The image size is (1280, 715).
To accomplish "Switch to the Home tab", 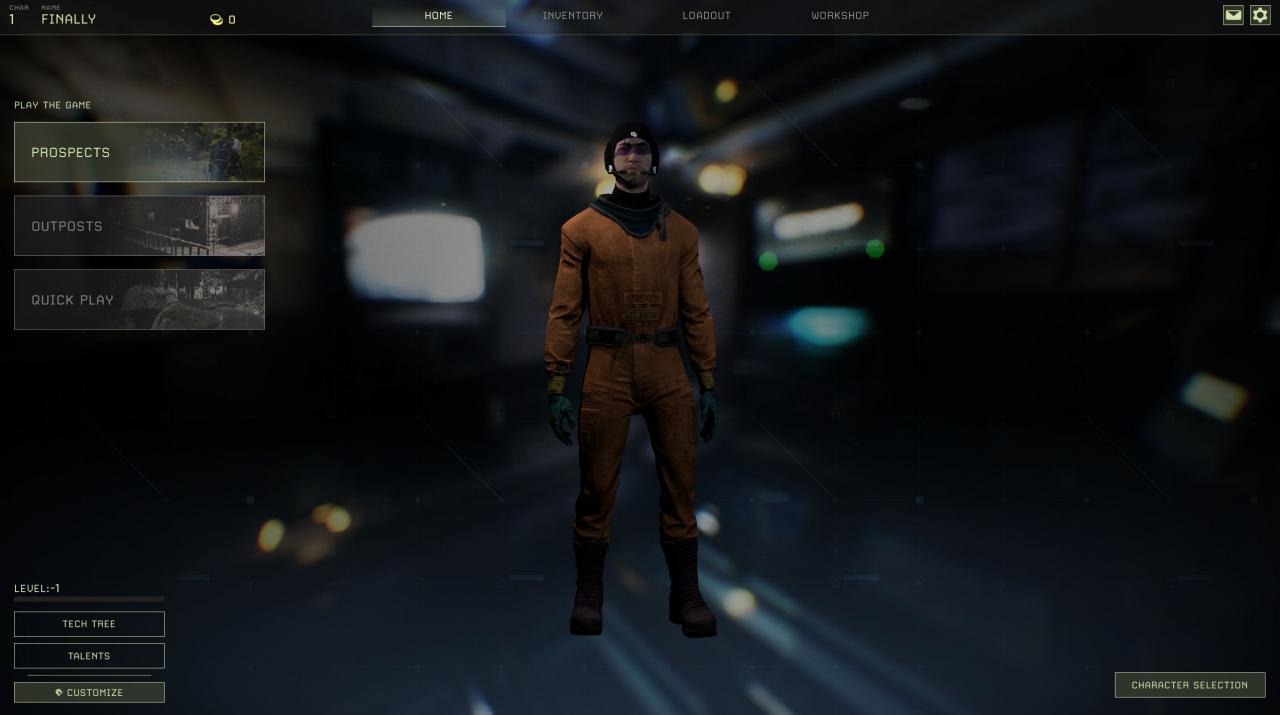I will (x=438, y=16).
